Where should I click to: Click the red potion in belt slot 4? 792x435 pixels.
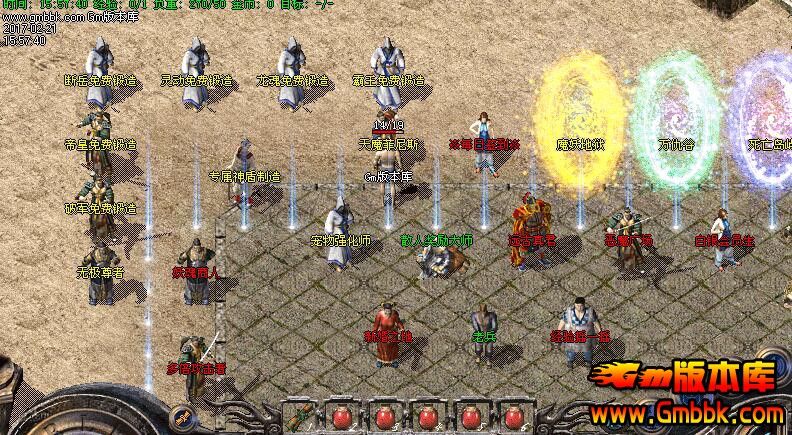tap(427, 417)
